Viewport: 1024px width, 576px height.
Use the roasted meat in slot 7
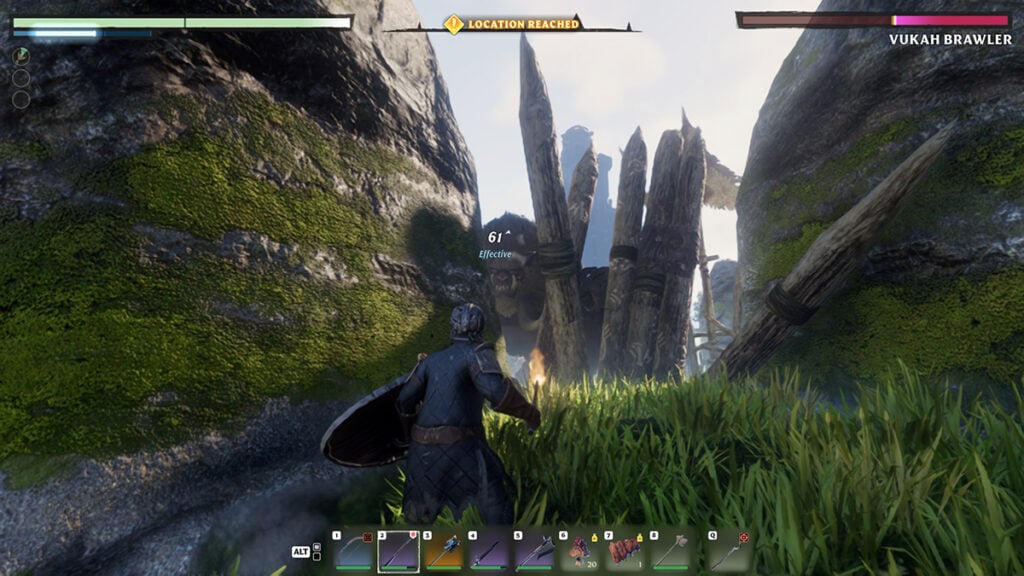(x=627, y=551)
